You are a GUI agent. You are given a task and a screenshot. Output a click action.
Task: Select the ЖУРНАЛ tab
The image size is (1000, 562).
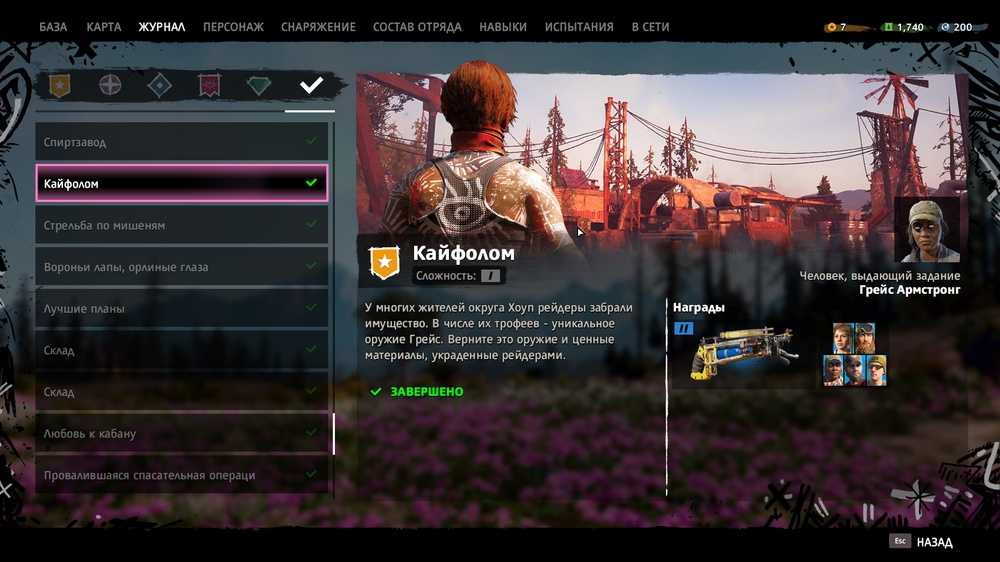[162, 27]
